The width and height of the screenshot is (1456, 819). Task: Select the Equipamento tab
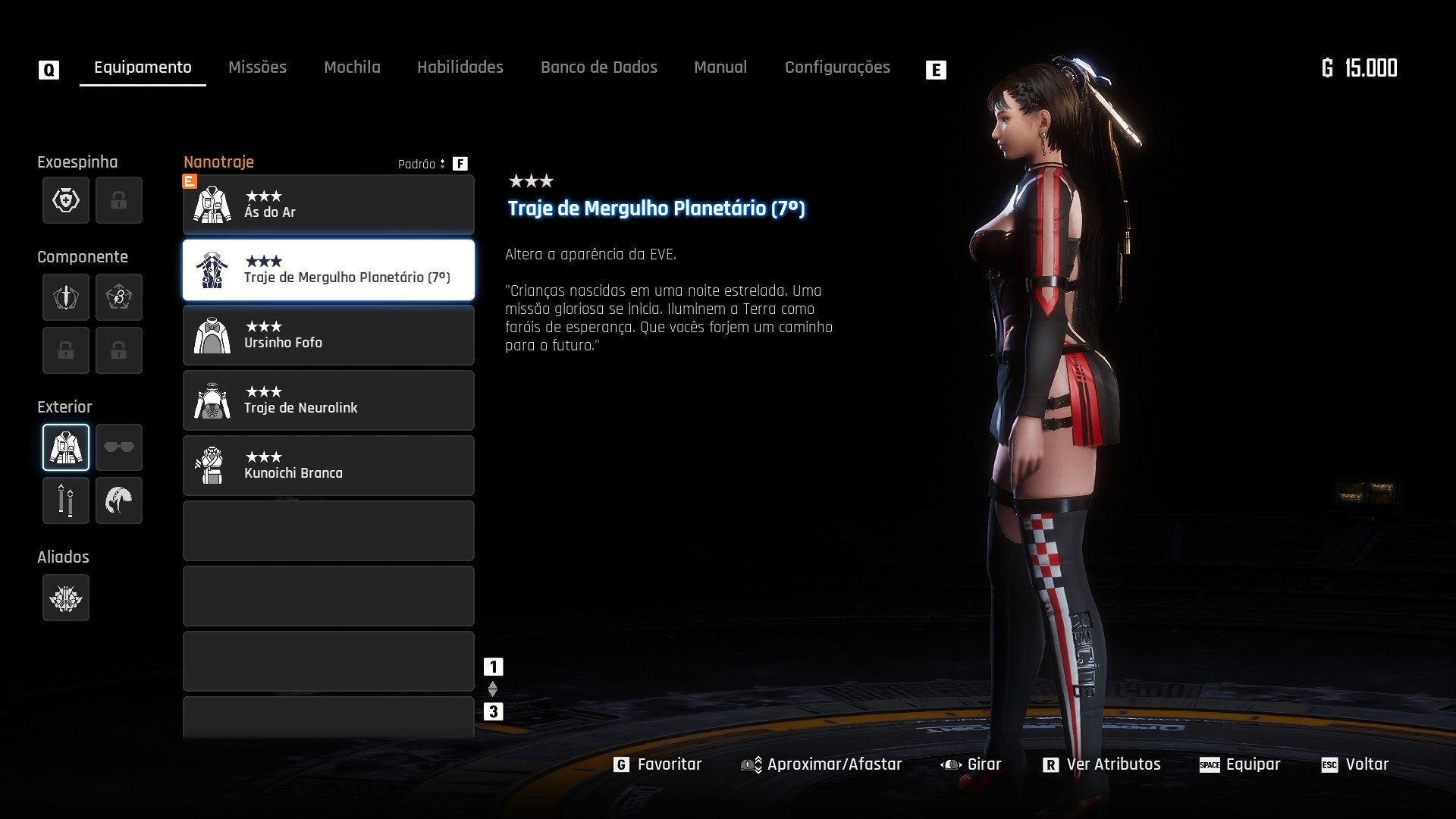143,67
